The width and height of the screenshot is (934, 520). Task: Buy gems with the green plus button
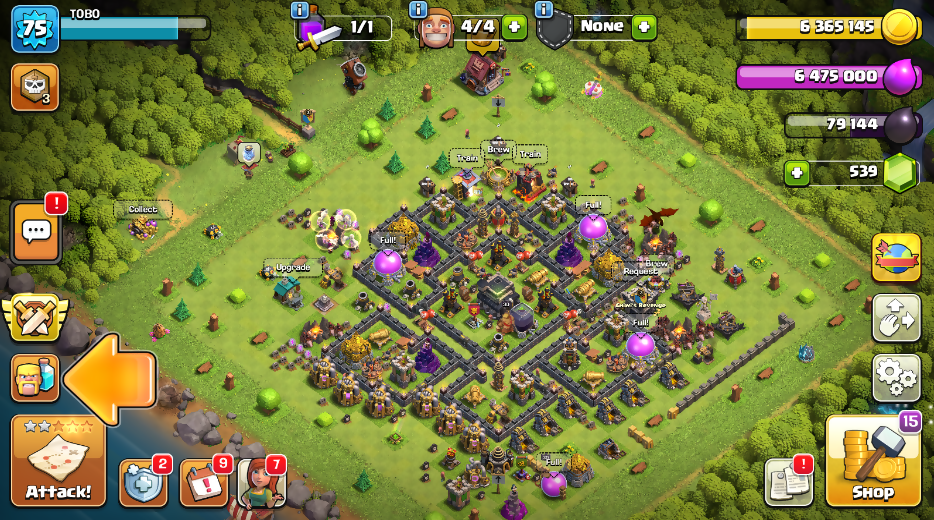coord(797,172)
